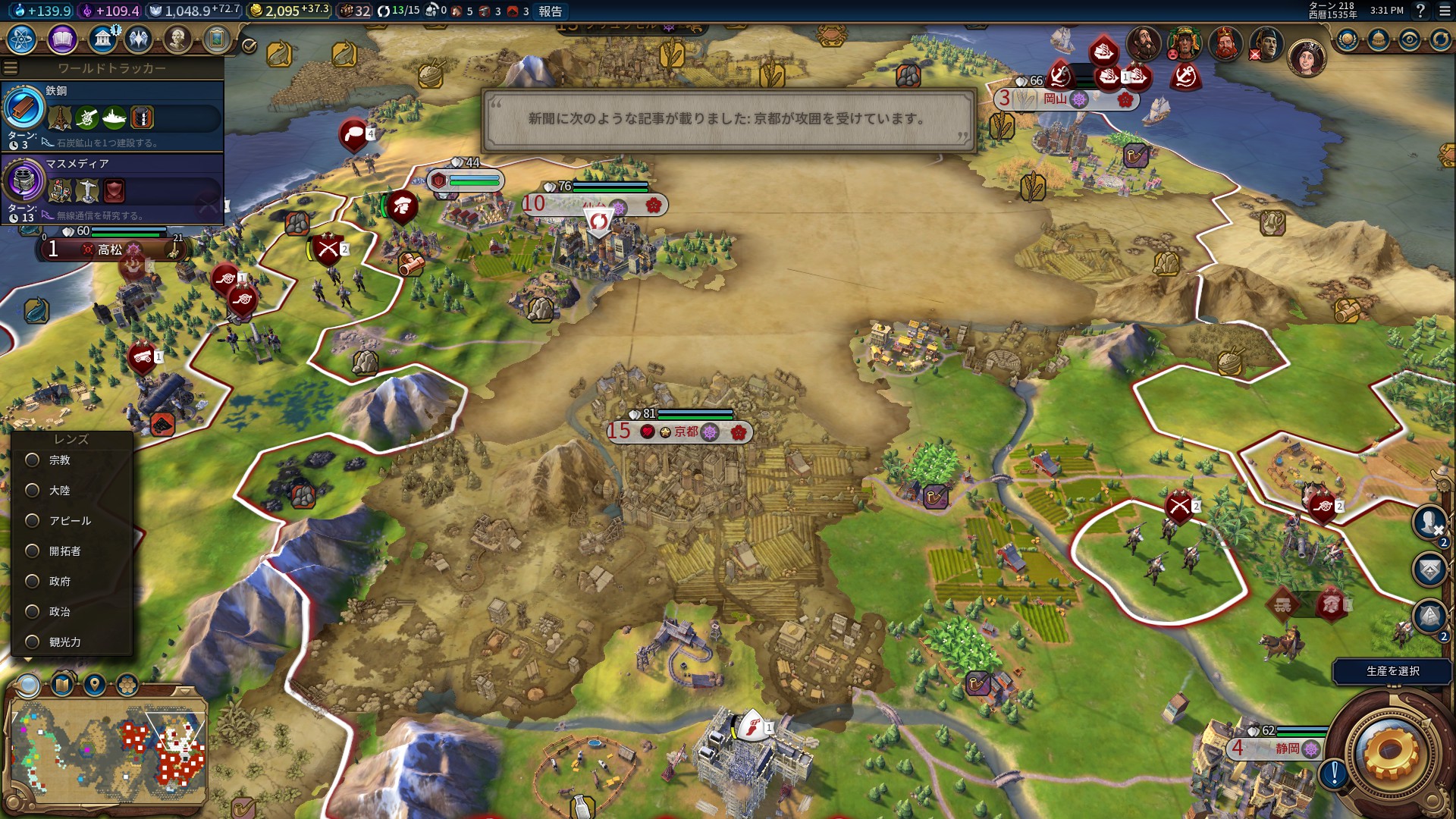
Task: Choose the アピール lens
Action: (33, 521)
